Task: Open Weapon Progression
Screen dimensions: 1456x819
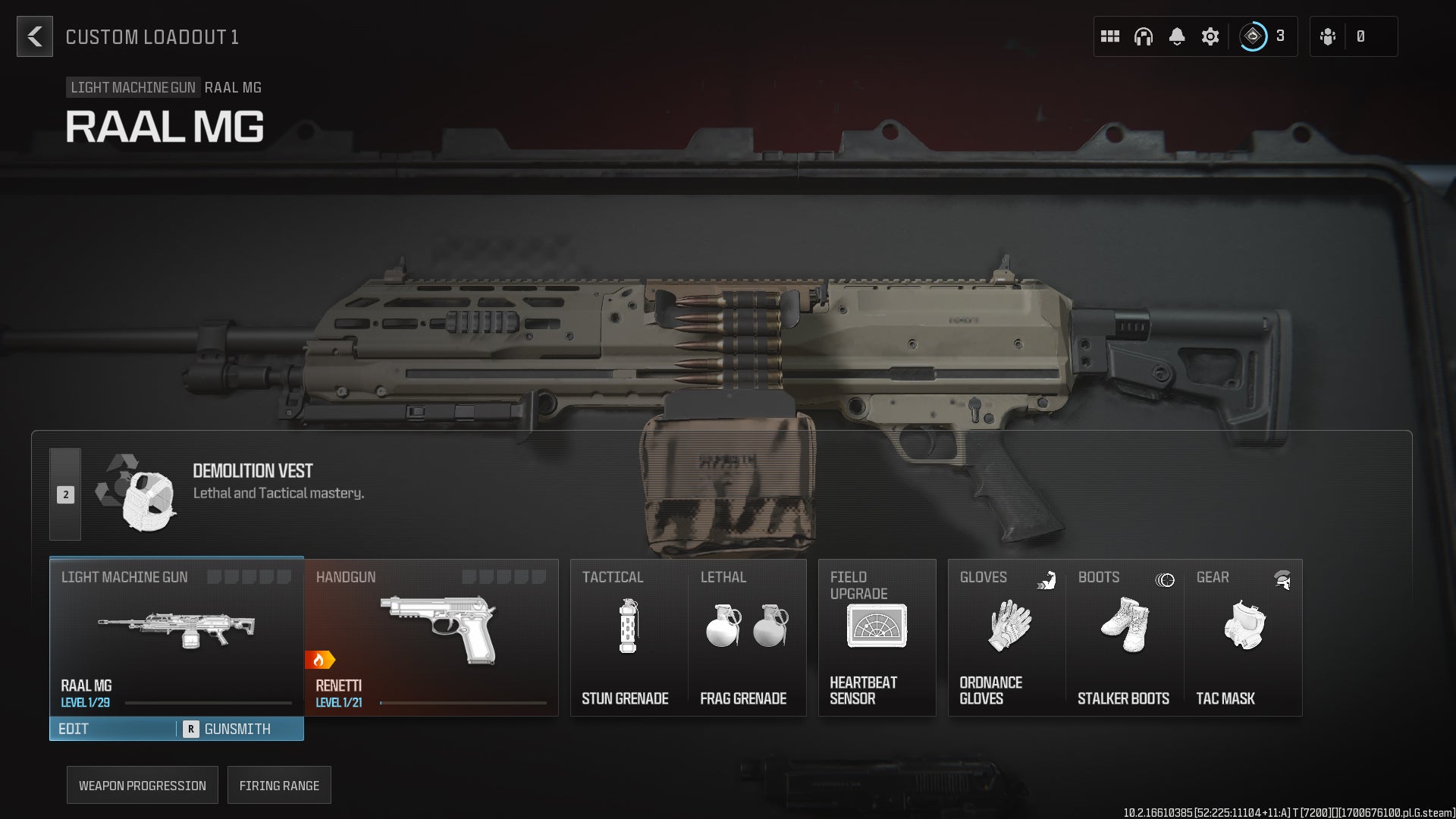Action: coord(142,785)
